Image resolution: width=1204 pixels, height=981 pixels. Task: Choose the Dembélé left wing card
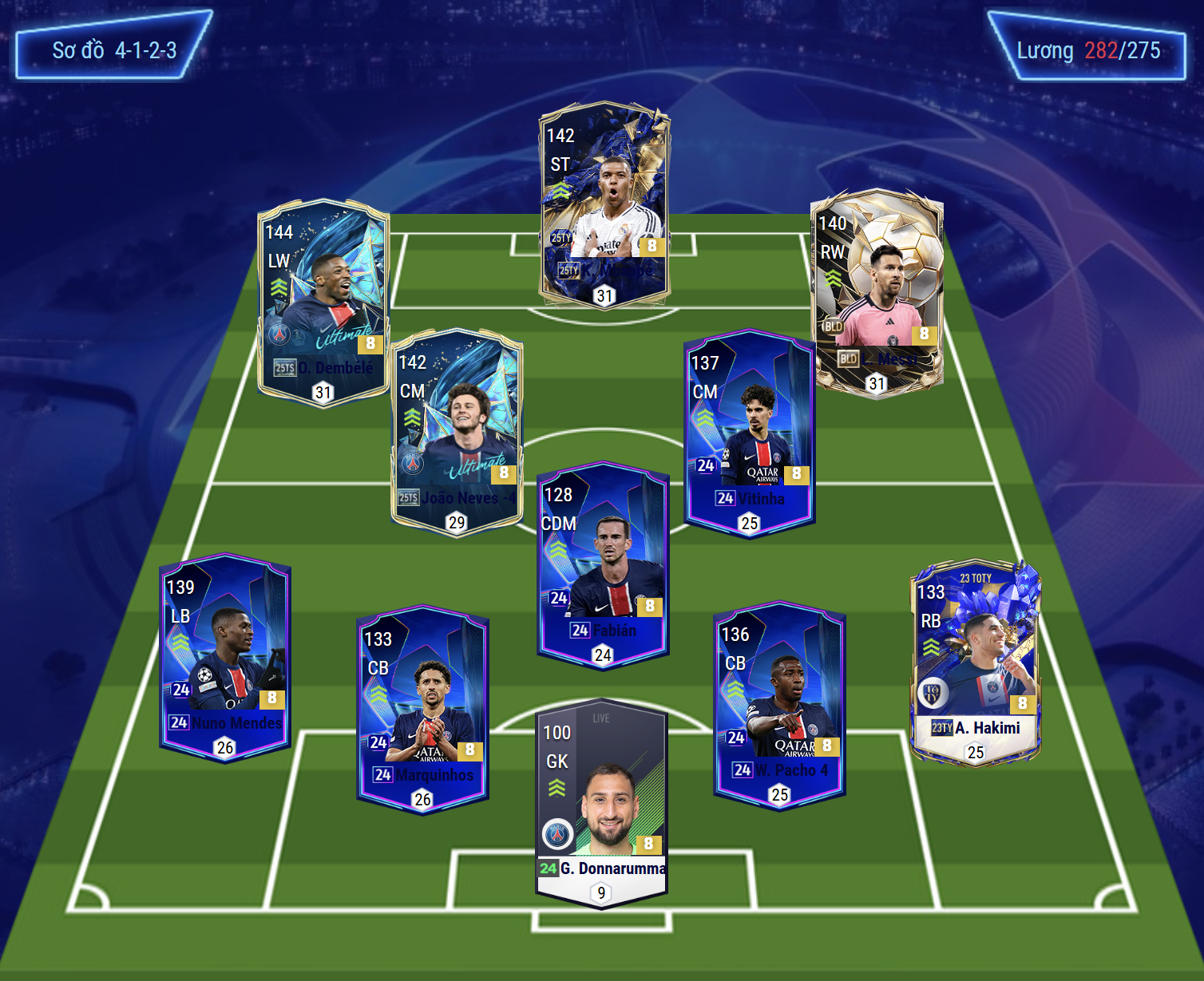(x=323, y=302)
